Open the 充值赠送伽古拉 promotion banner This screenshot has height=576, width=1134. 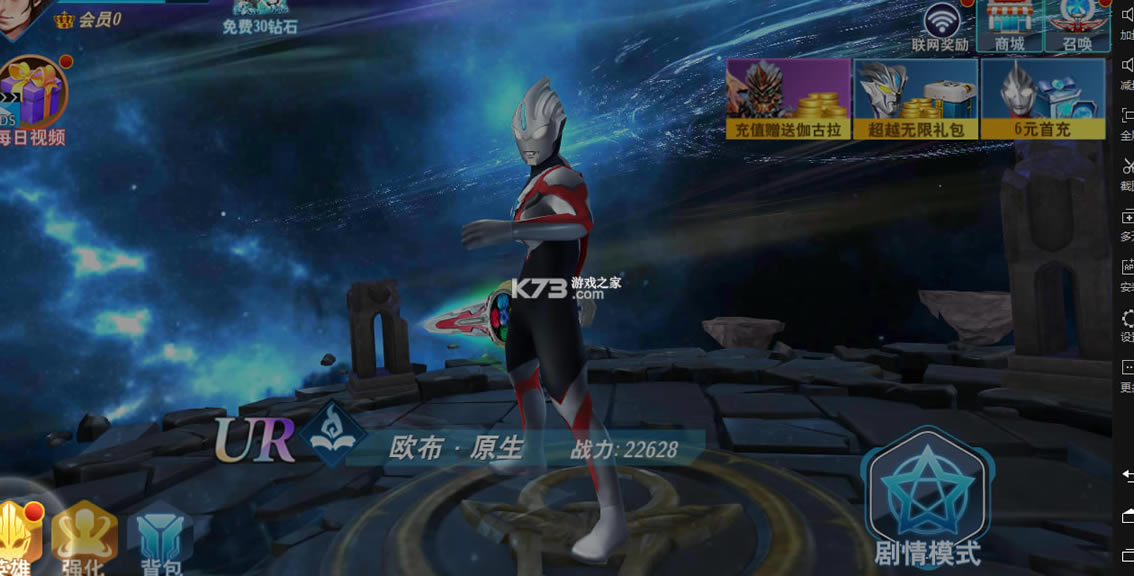click(789, 98)
